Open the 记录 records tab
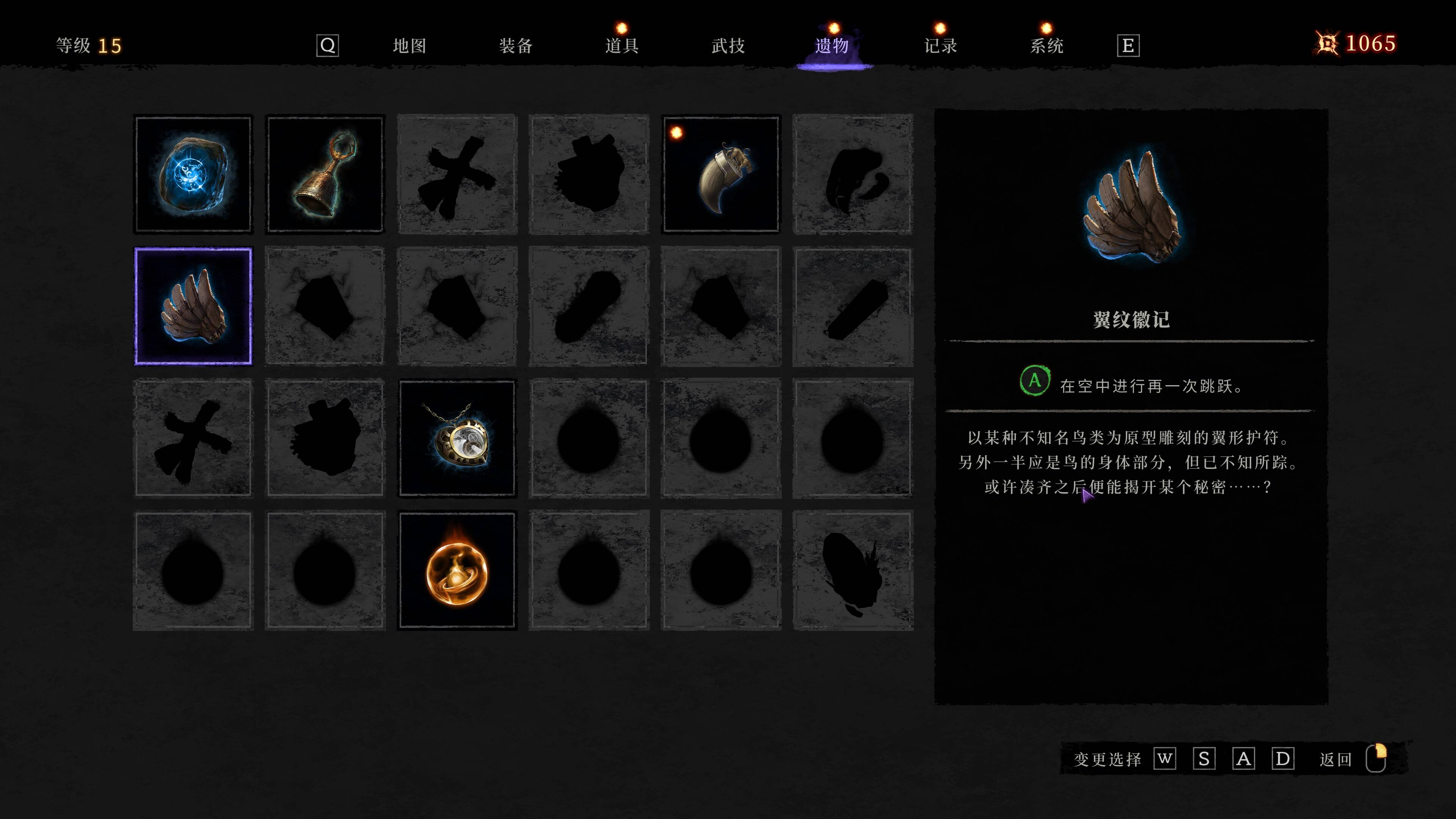 coord(940,45)
